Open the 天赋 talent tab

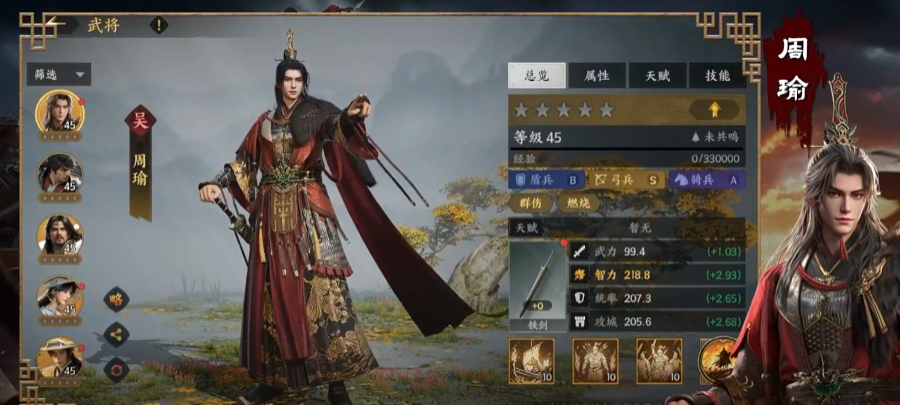tap(657, 75)
